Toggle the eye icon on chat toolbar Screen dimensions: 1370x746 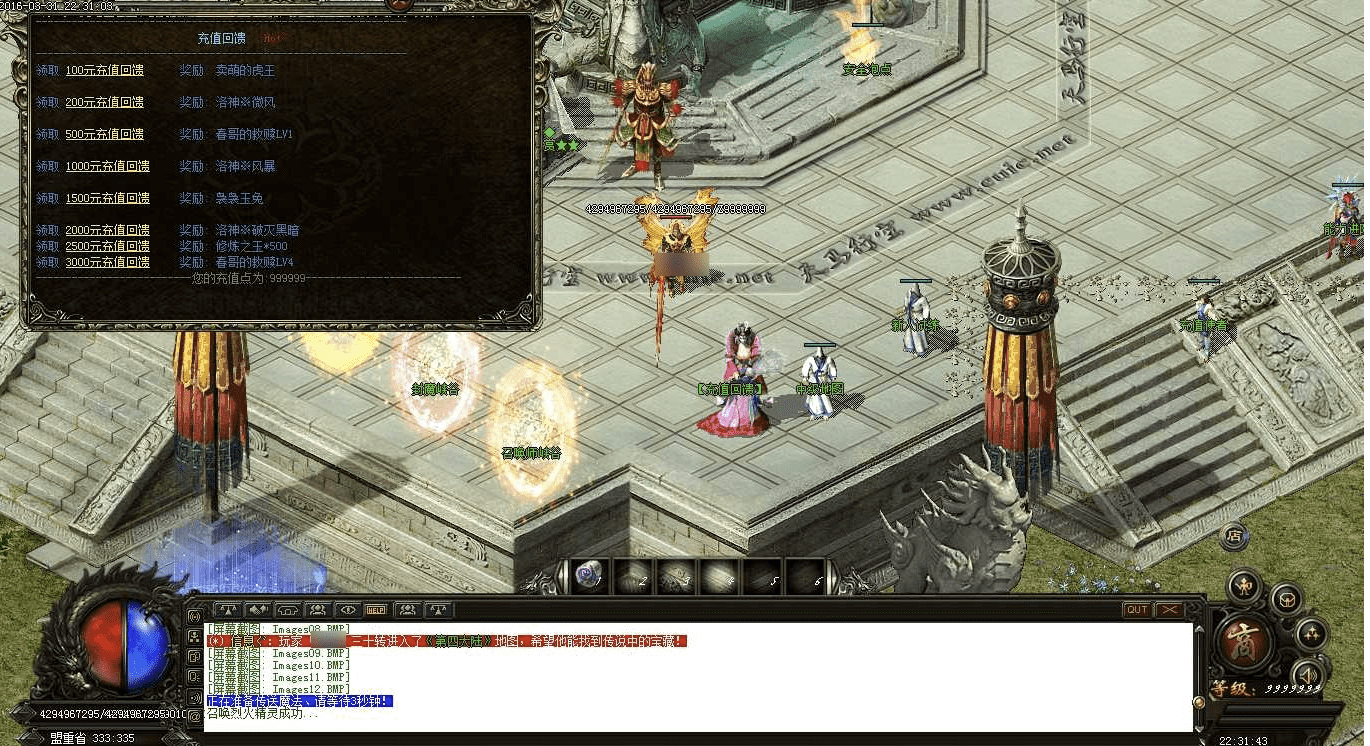pos(347,609)
